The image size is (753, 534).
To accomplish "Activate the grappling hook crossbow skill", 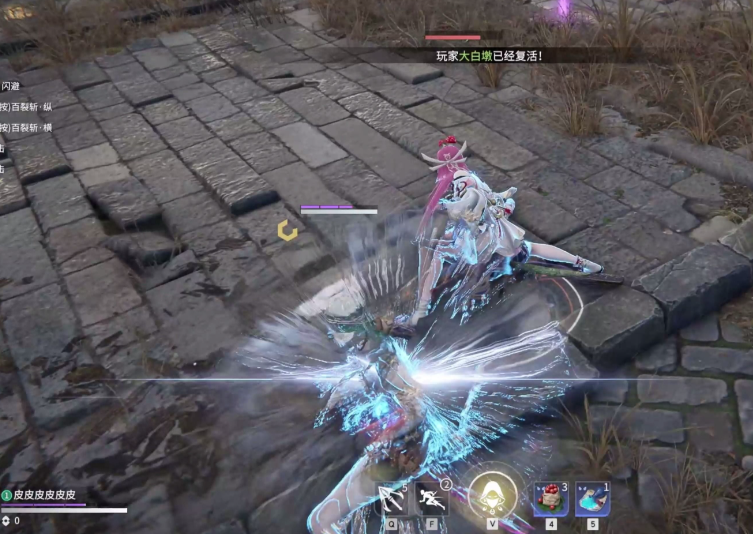I will point(392,497).
